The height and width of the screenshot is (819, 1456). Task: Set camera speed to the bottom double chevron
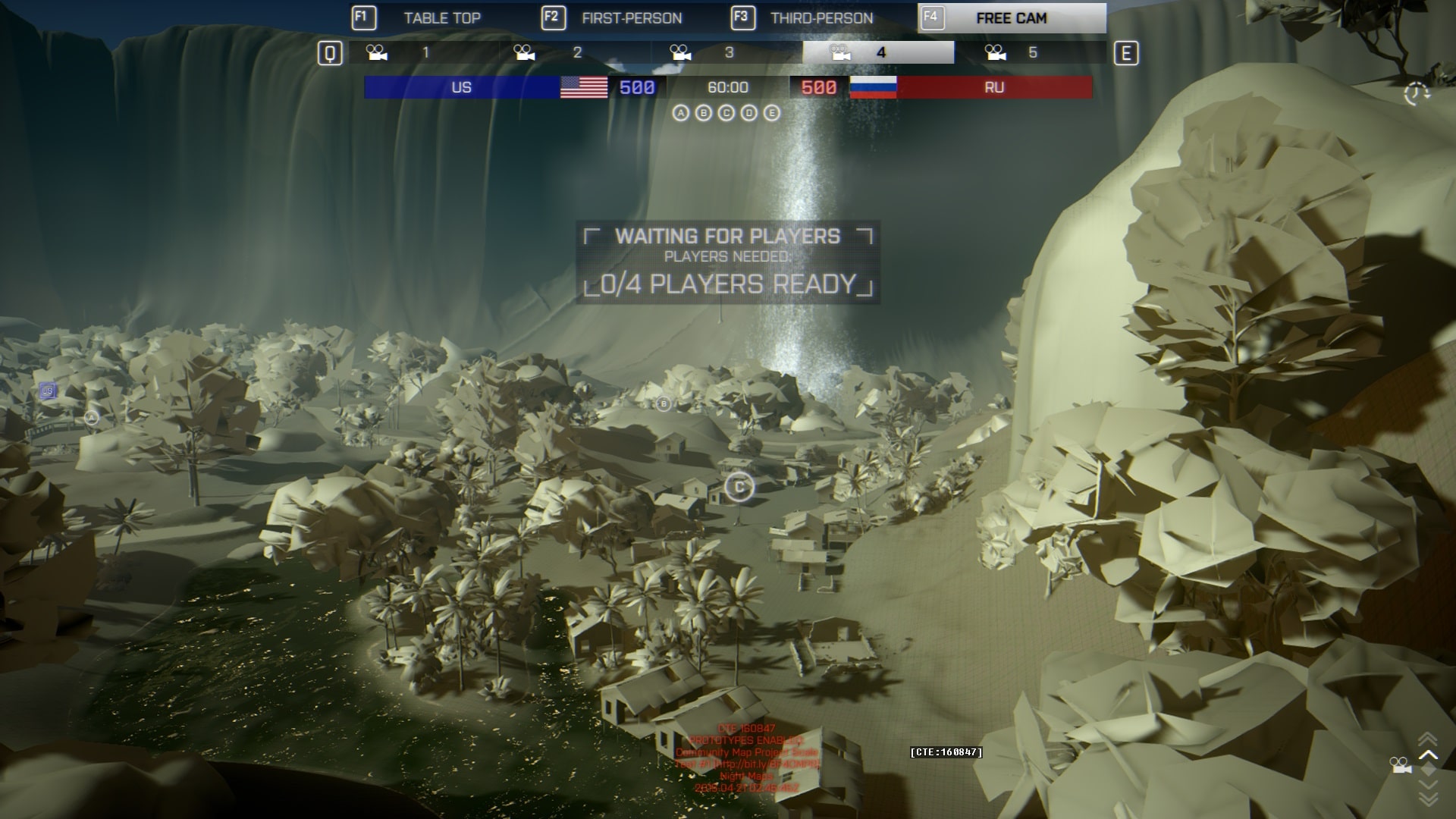[1428, 799]
